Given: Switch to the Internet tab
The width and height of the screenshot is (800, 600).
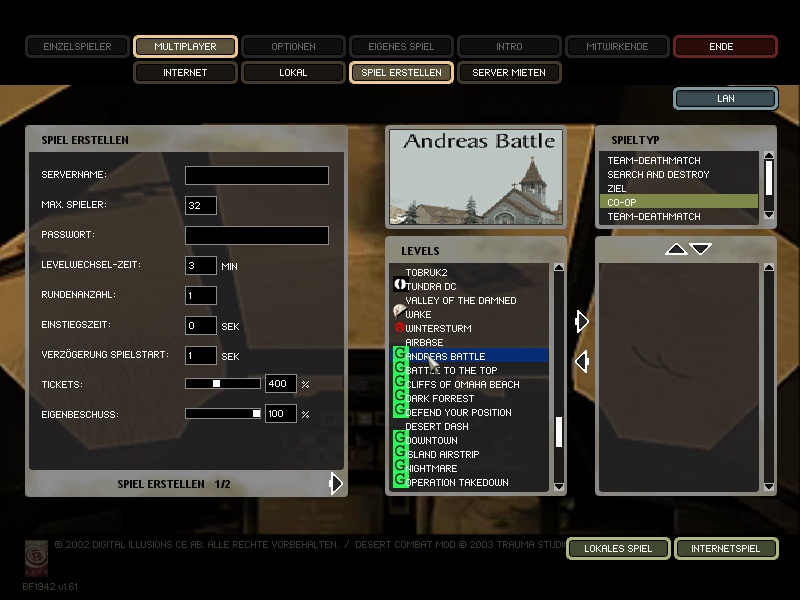Looking at the screenshot, I should coord(185,72).
